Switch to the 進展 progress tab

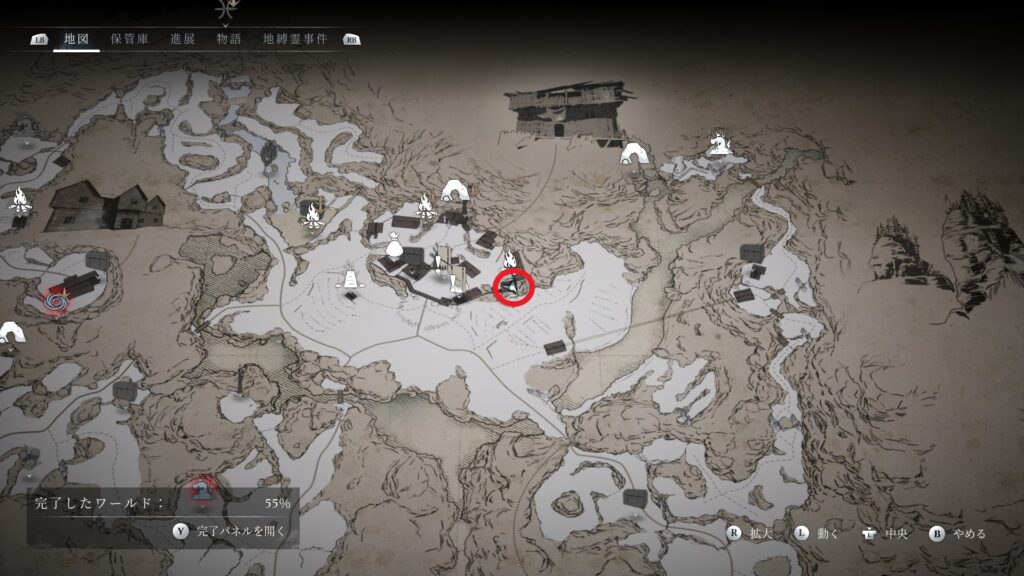(x=182, y=40)
